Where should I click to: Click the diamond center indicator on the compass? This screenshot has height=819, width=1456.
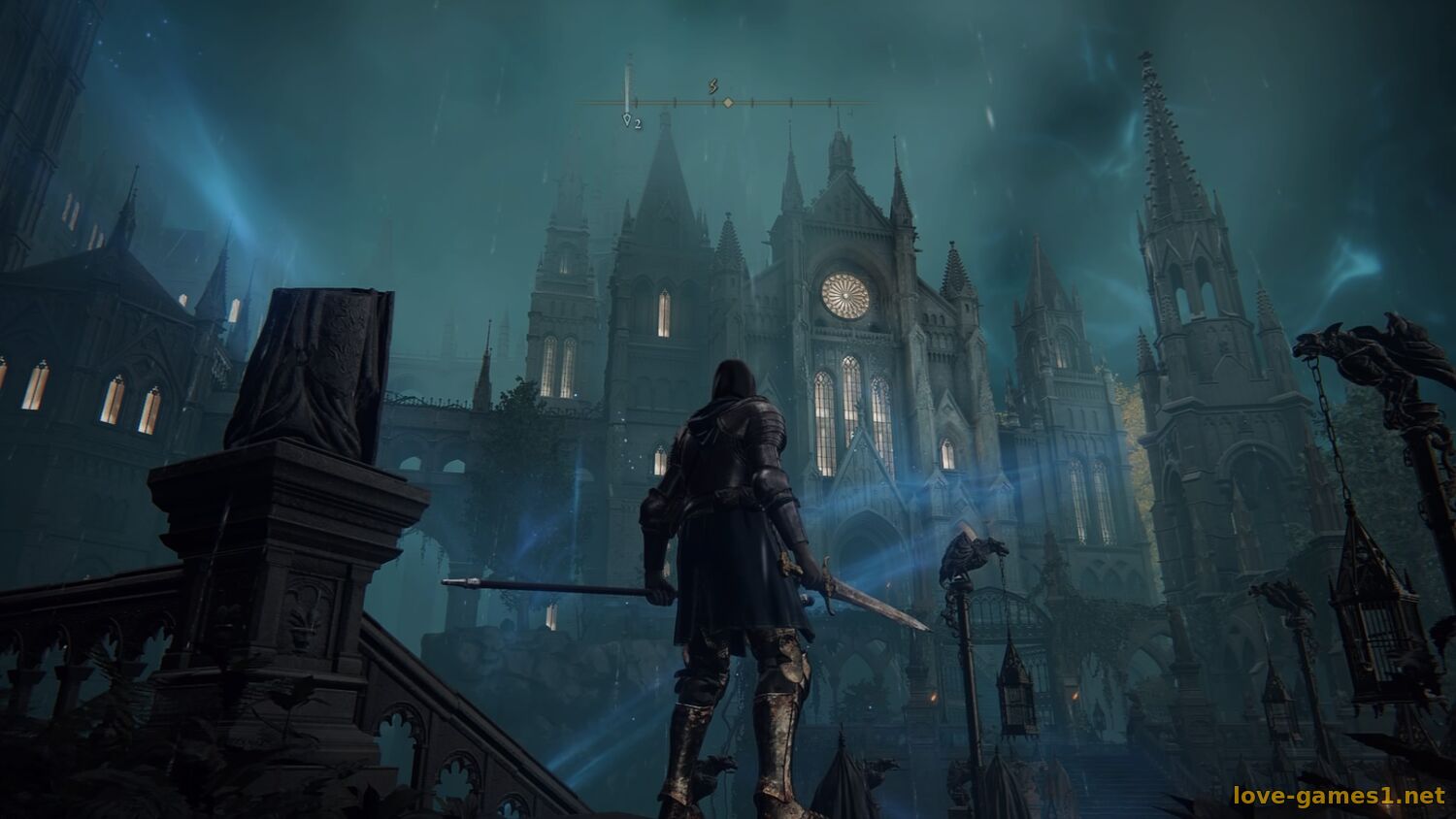pyautogui.click(x=728, y=102)
